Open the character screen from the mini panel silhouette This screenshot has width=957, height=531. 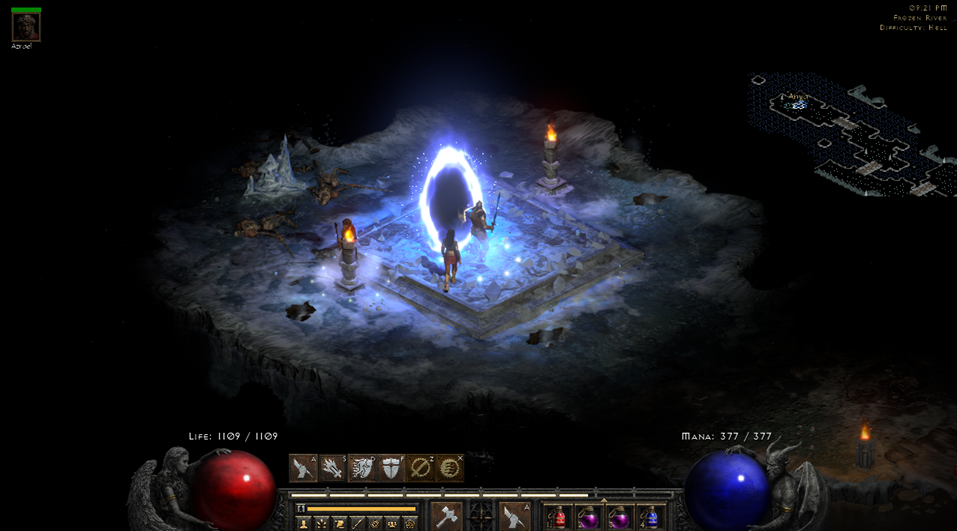click(x=304, y=523)
